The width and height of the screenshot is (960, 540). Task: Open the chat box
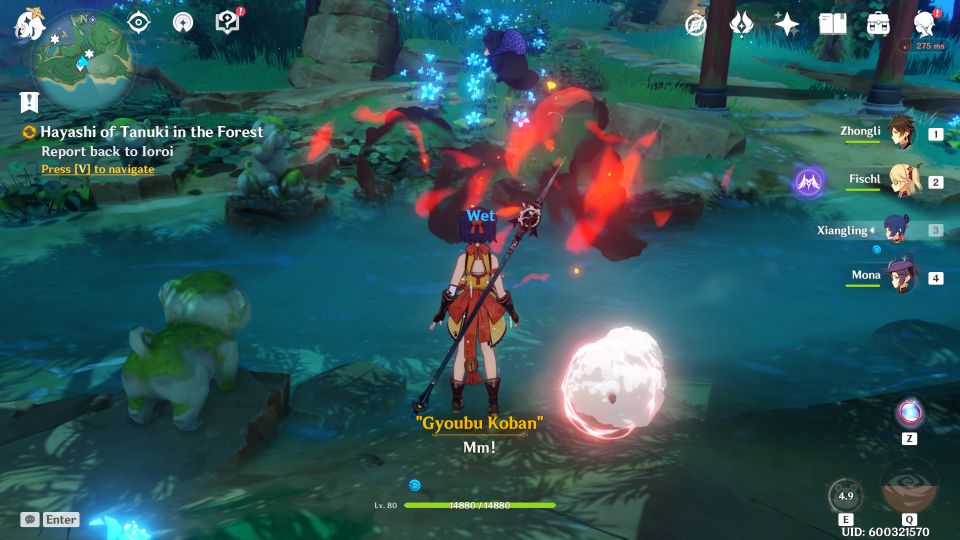click(x=50, y=520)
